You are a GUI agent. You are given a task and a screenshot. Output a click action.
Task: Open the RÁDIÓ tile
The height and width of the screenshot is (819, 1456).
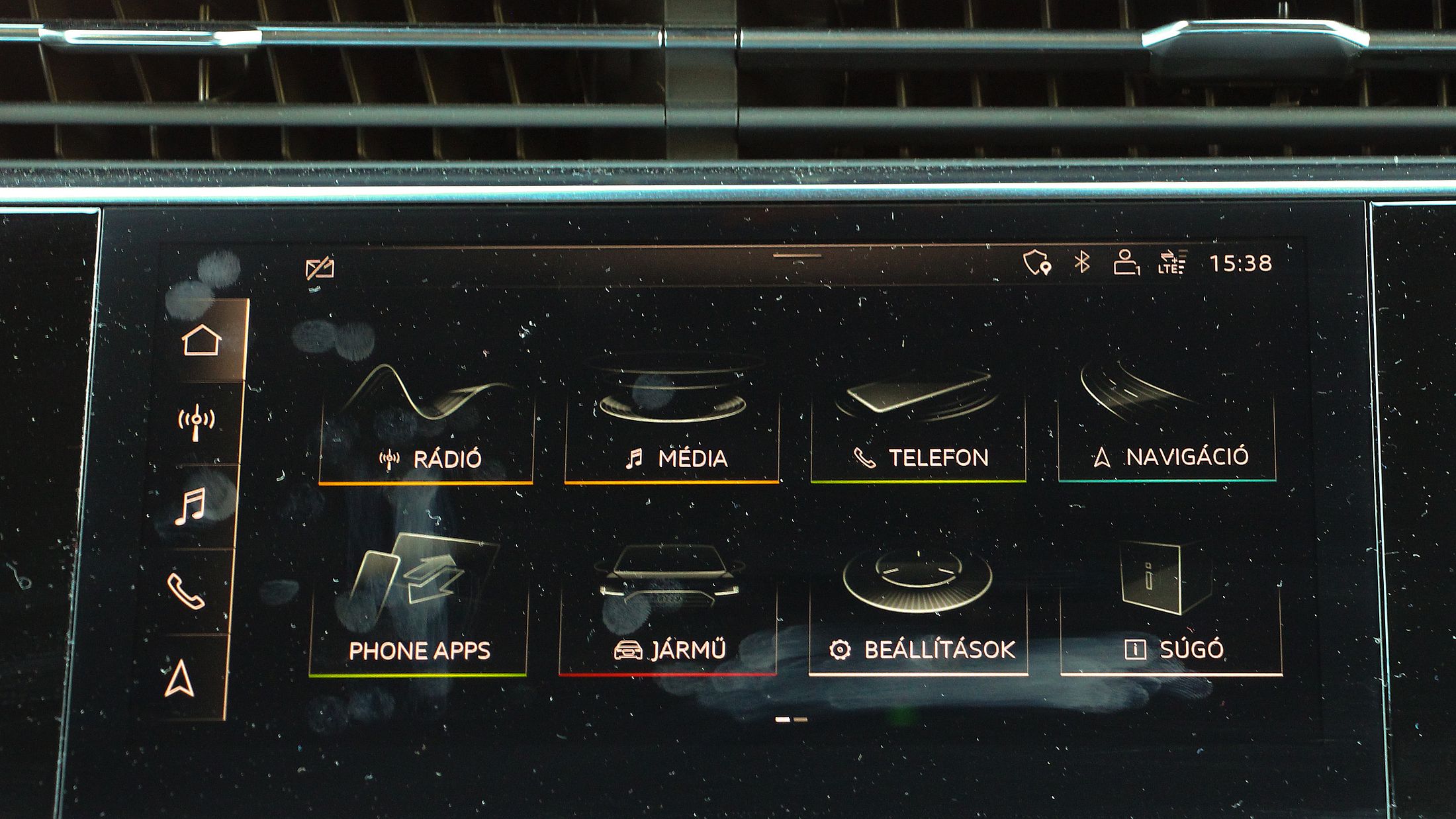click(x=426, y=427)
